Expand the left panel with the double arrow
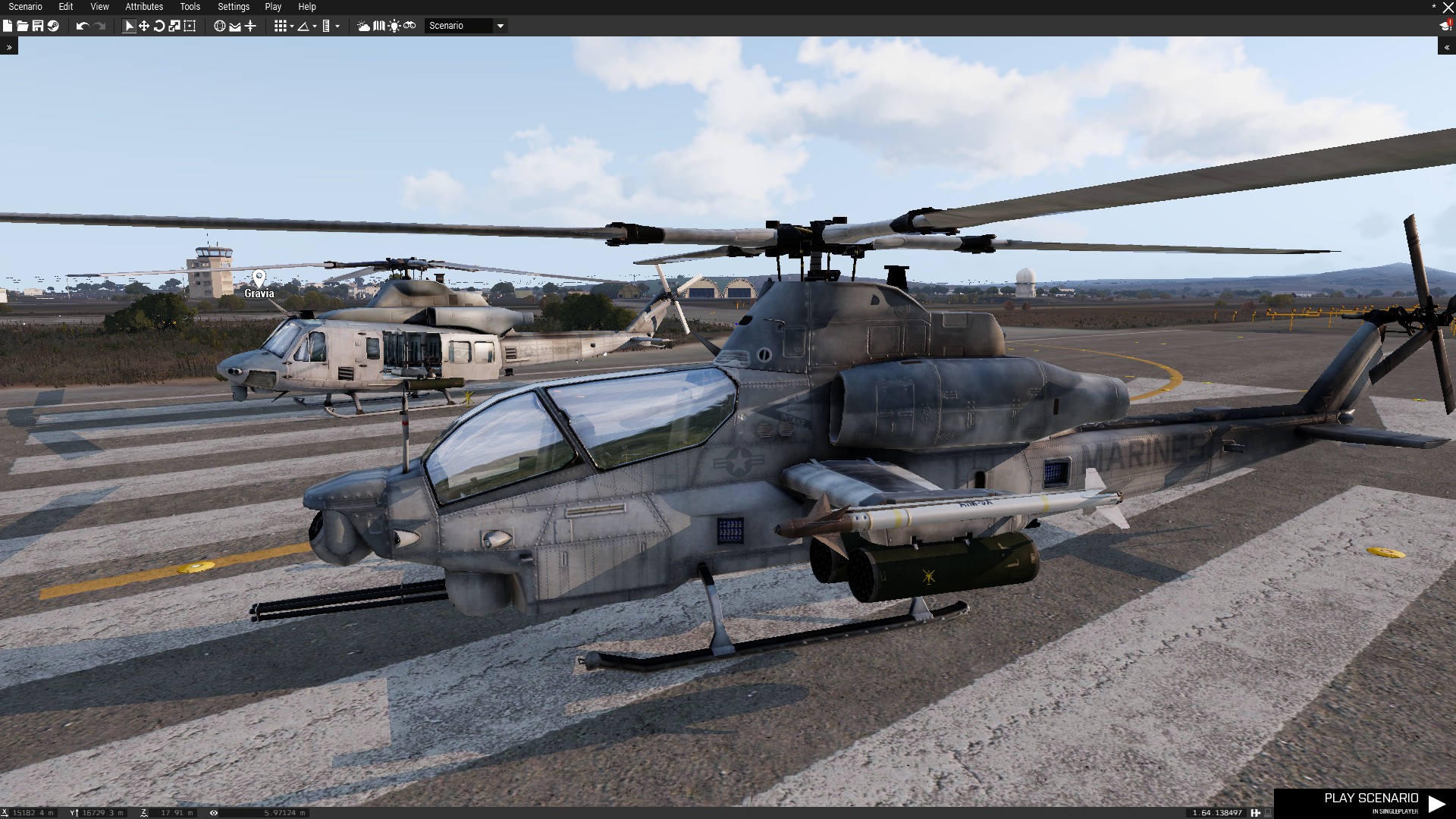Screen dimensions: 1456x819 click(x=9, y=47)
